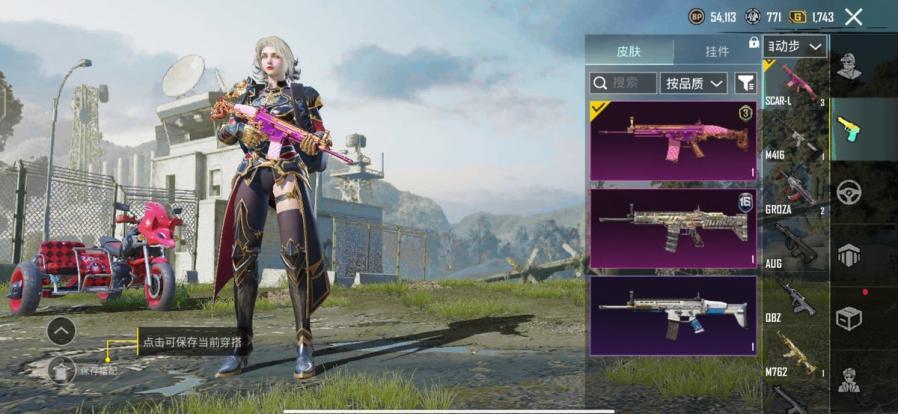Expand the up-arrow circle button

tap(61, 331)
